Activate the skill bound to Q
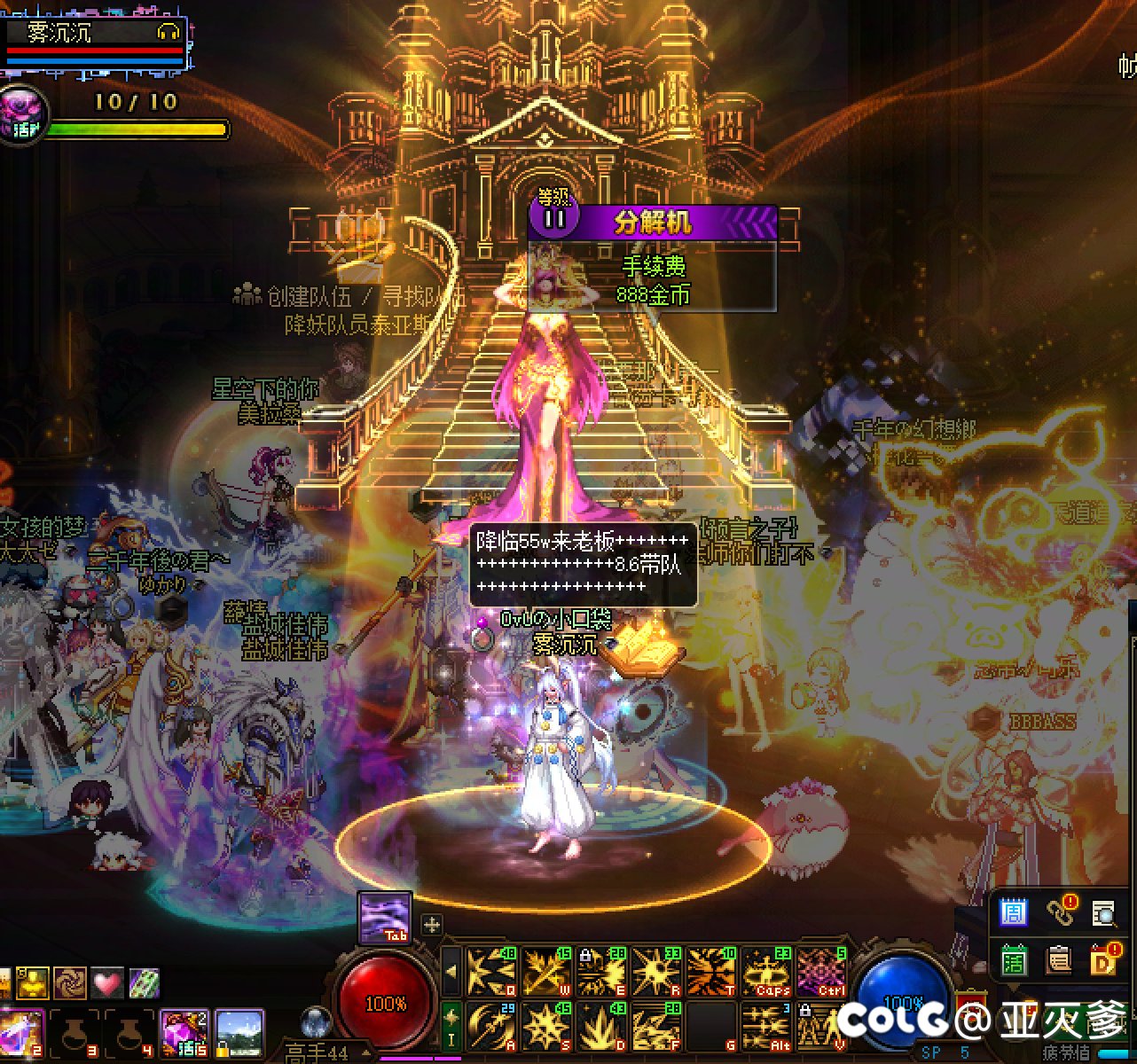Screen dimensions: 1137x1064 click(x=490, y=971)
